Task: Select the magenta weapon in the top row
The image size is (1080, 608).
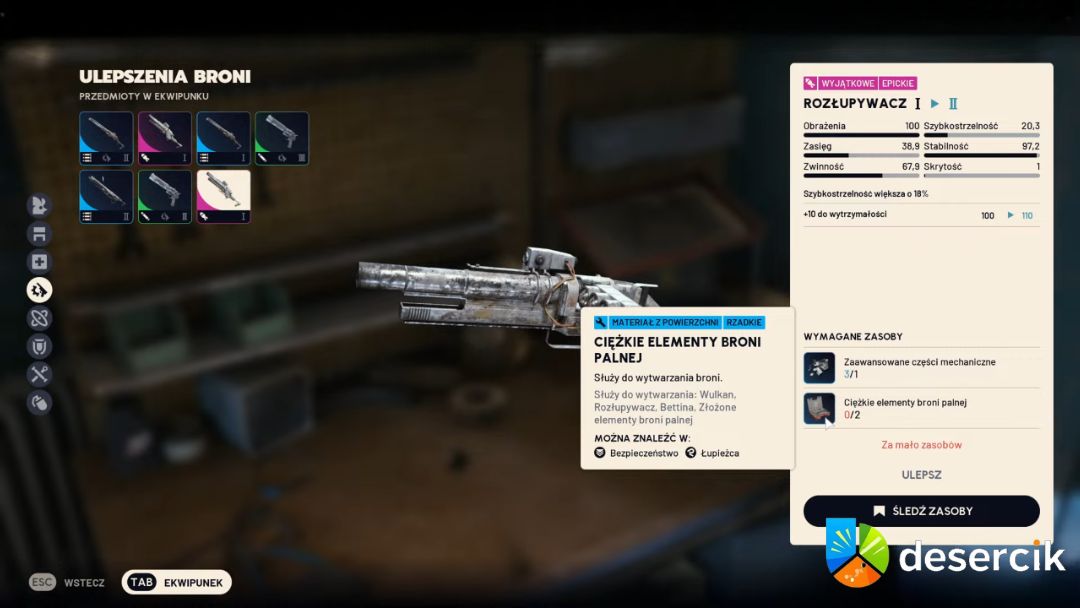Action: pos(165,138)
